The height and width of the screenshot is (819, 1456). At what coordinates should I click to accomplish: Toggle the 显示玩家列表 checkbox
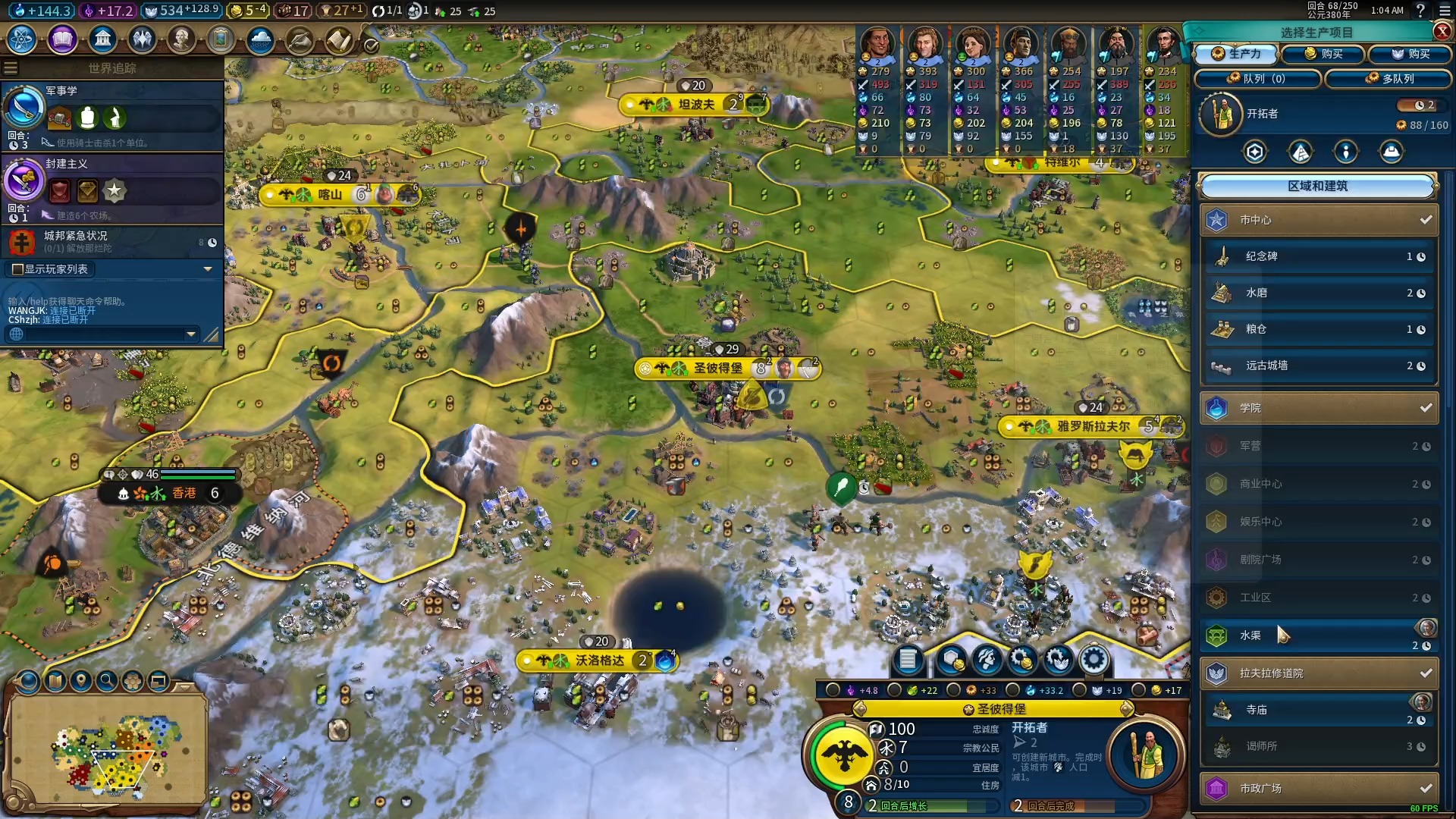[17, 269]
